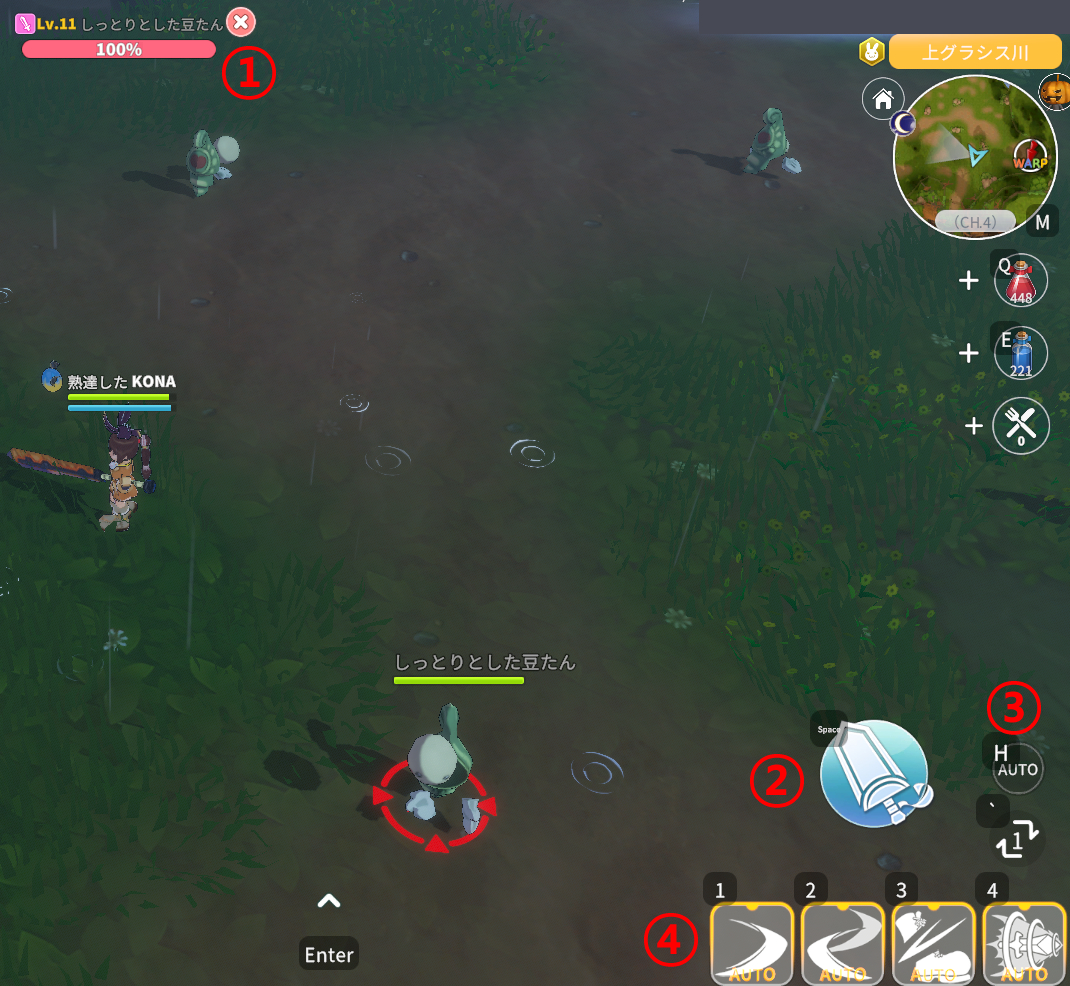This screenshot has height=986, width=1070.
Task: Activate the large sword basic attack button
Action: [874, 773]
